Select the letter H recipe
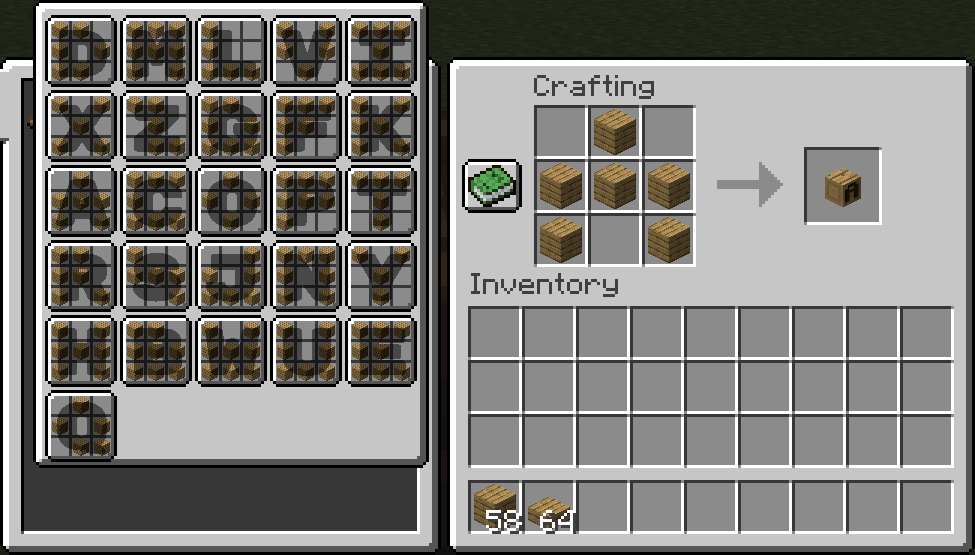The width and height of the screenshot is (975, 555). click(x=82, y=351)
